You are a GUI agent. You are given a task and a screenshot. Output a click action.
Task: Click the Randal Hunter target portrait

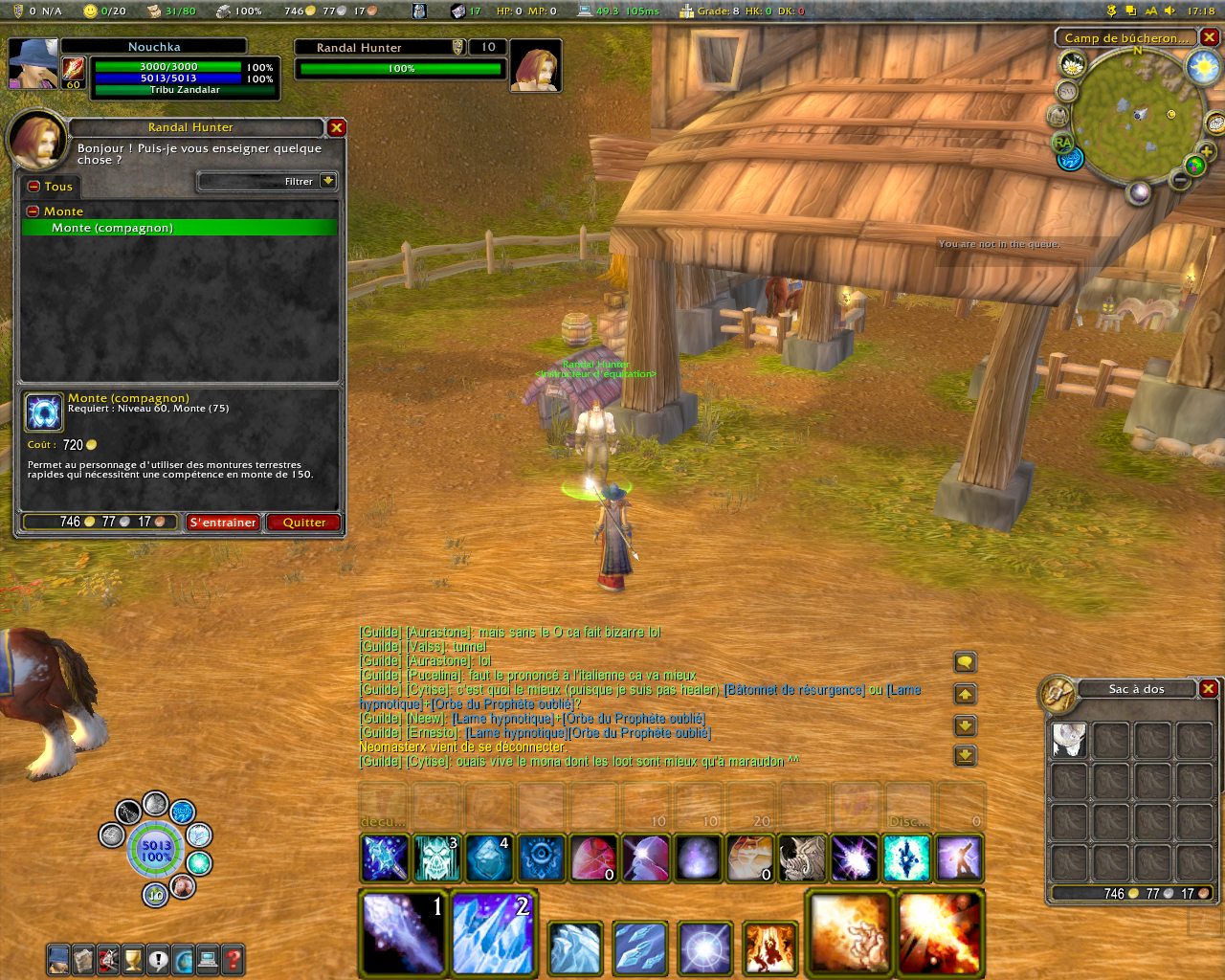[x=534, y=66]
